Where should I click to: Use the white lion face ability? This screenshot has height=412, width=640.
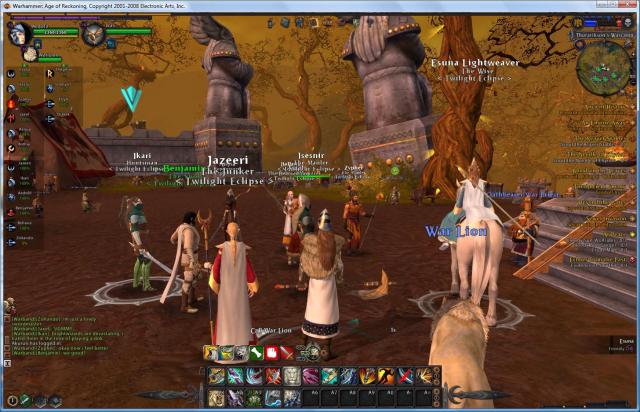coord(291,376)
